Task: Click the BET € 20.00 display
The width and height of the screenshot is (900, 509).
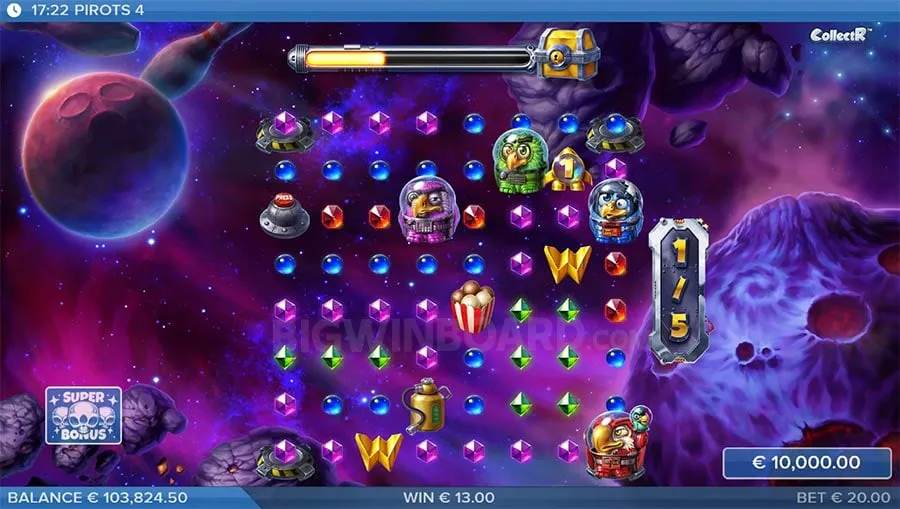Action: [843, 497]
